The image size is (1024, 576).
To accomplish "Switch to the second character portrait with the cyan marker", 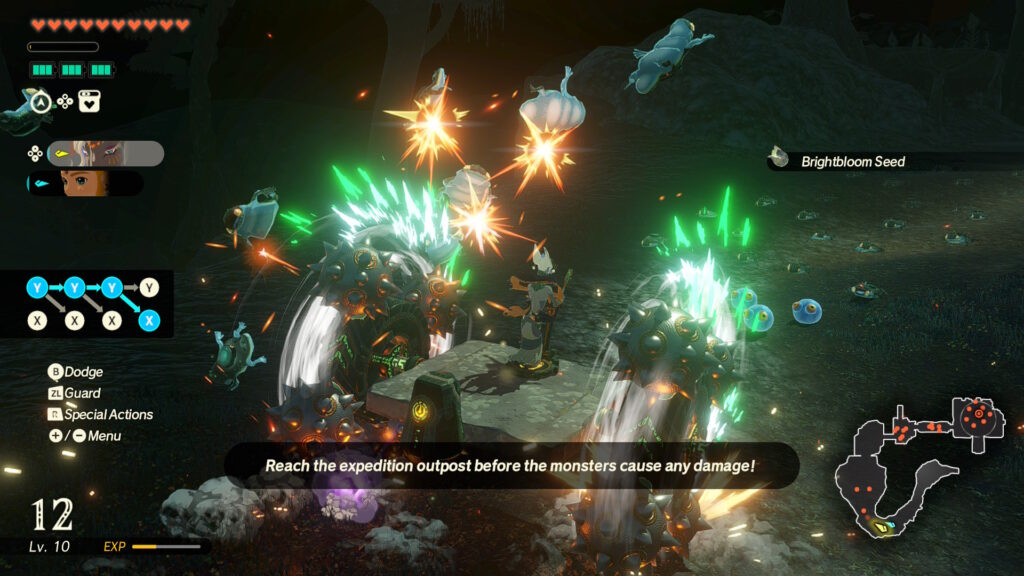I will pos(87,184).
